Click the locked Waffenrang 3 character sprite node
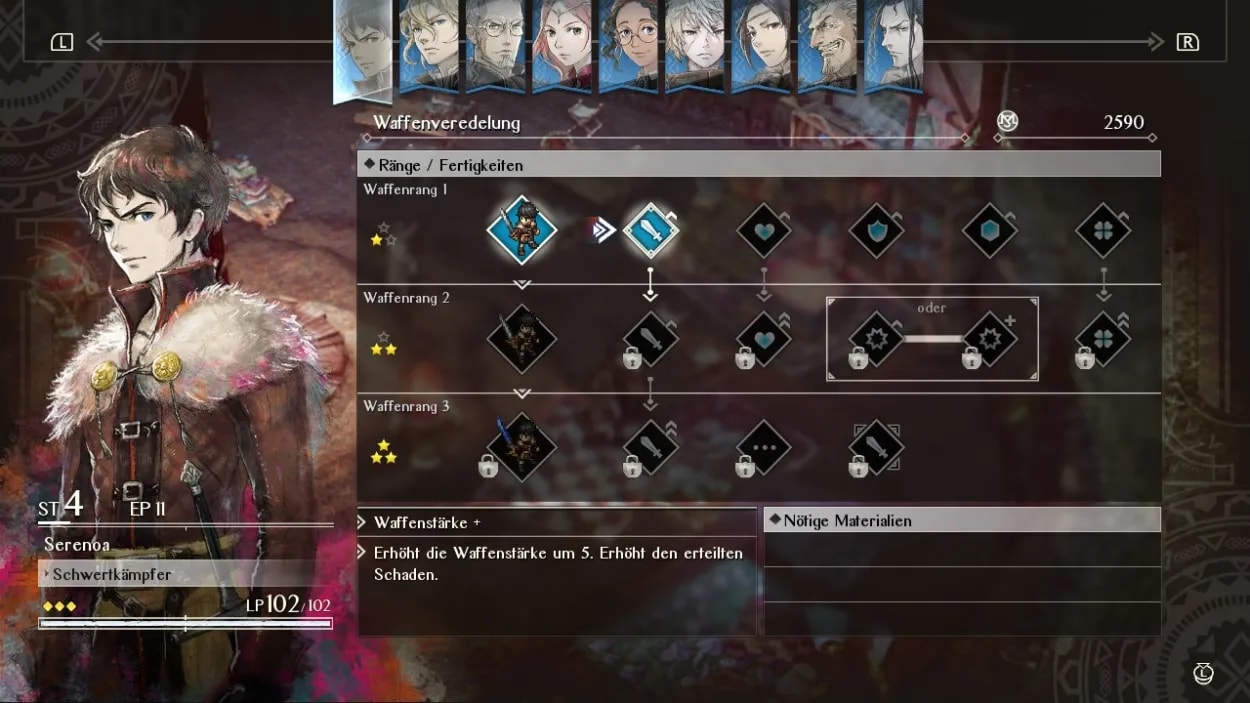Image resolution: width=1250 pixels, height=703 pixels. (x=521, y=447)
